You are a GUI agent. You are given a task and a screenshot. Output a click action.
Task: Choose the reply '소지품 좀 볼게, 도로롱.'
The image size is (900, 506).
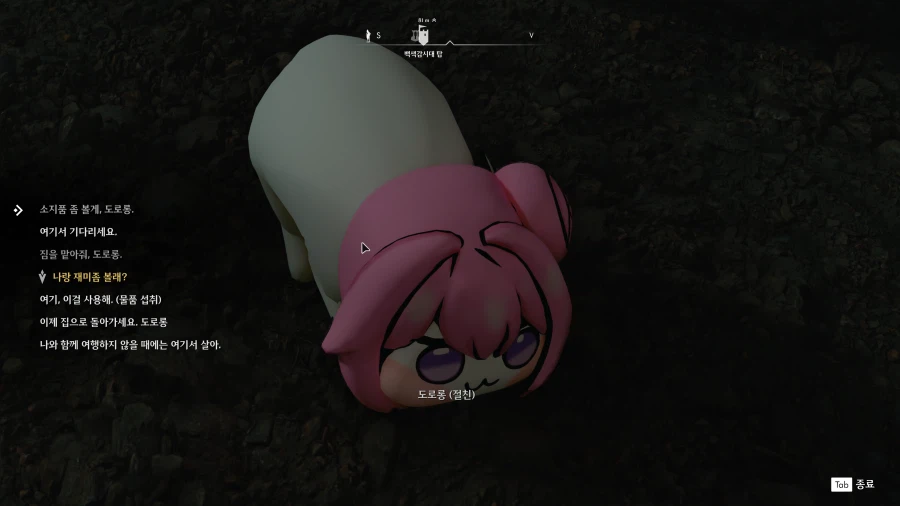tap(86, 210)
